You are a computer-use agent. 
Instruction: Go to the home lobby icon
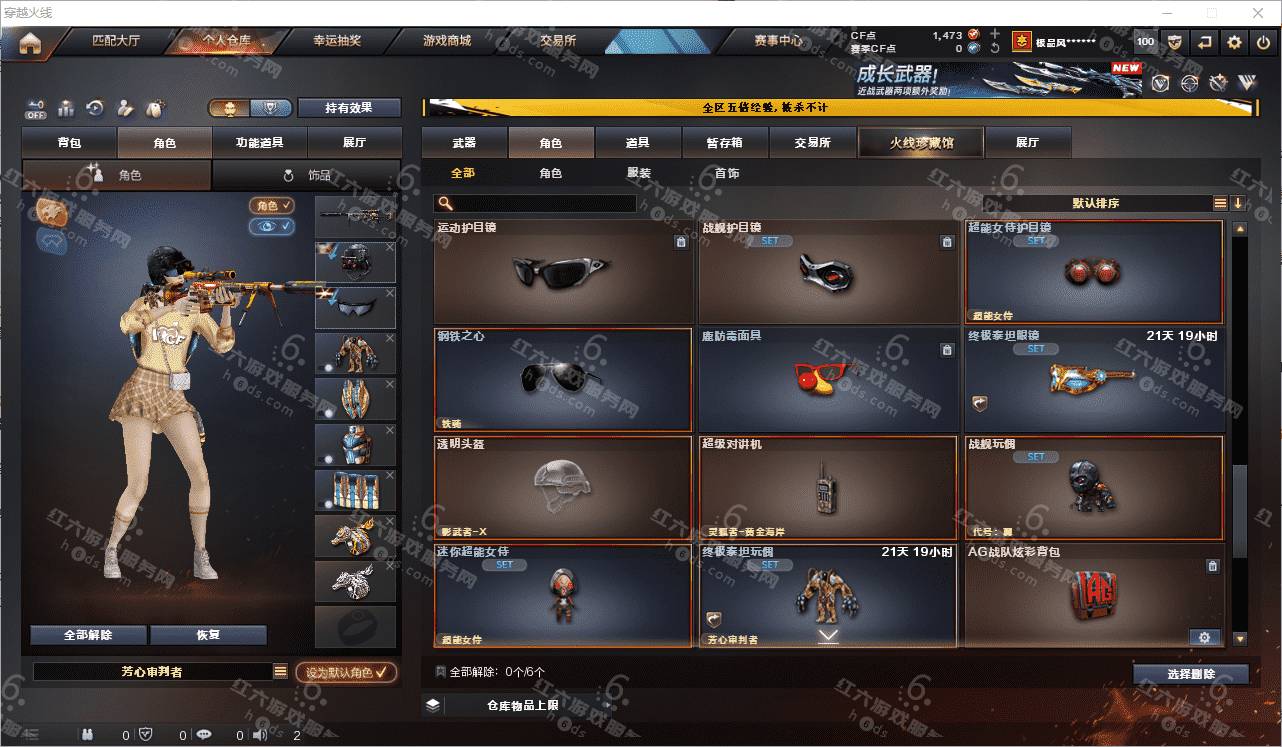(x=30, y=44)
